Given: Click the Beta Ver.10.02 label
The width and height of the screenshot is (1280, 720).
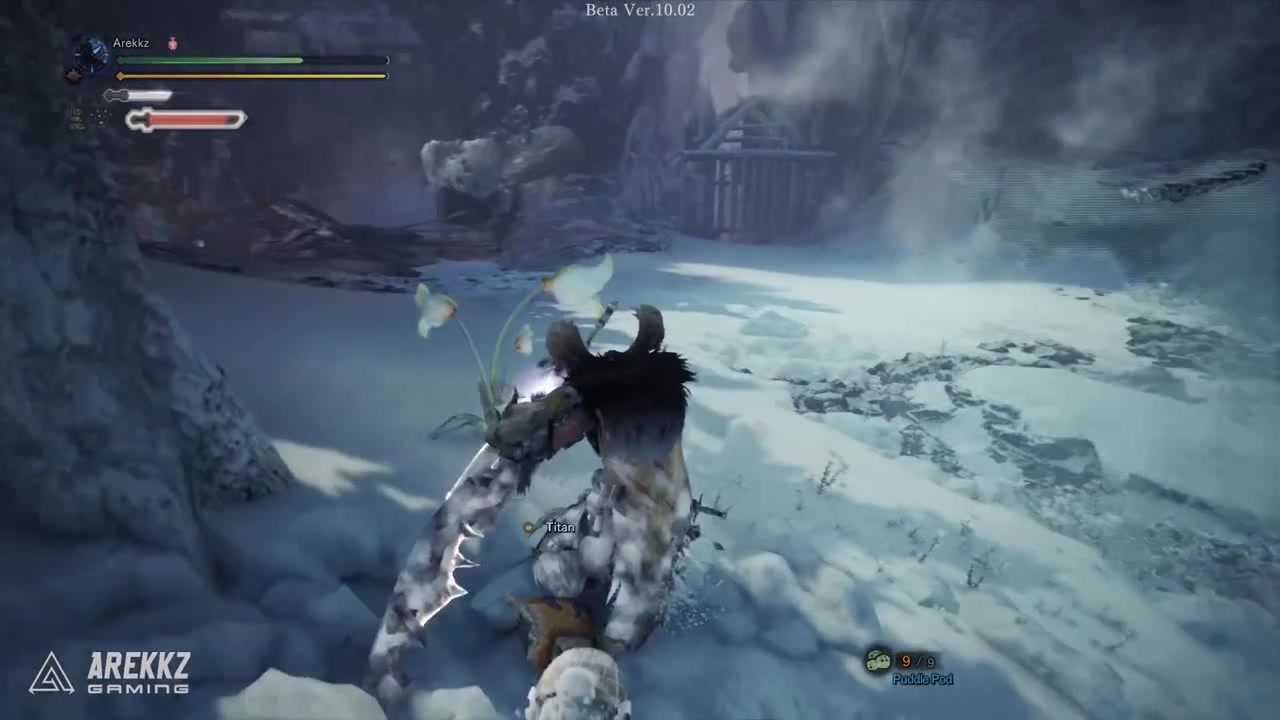Looking at the screenshot, I should click(639, 11).
